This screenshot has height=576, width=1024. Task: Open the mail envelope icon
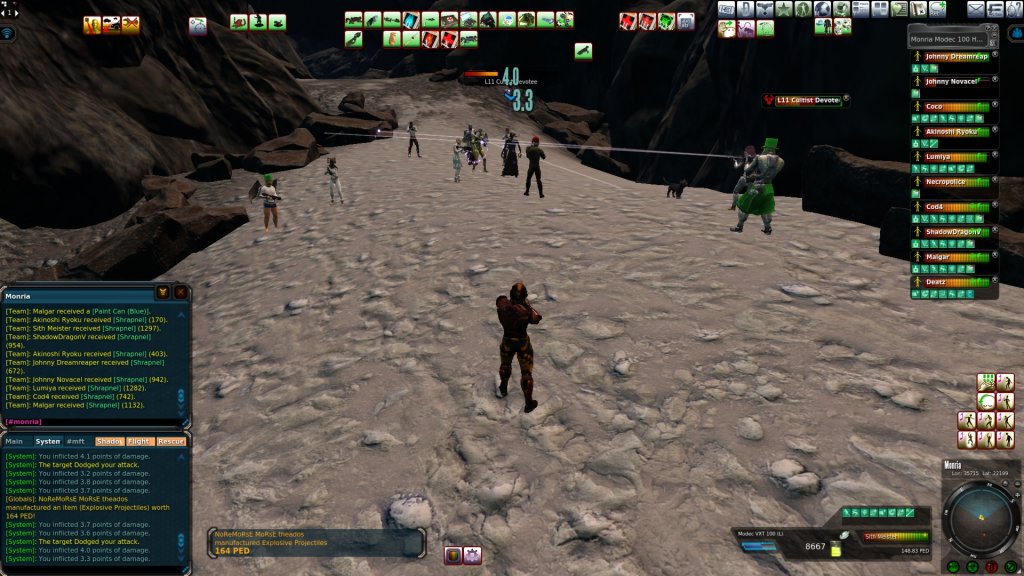tap(976, 9)
